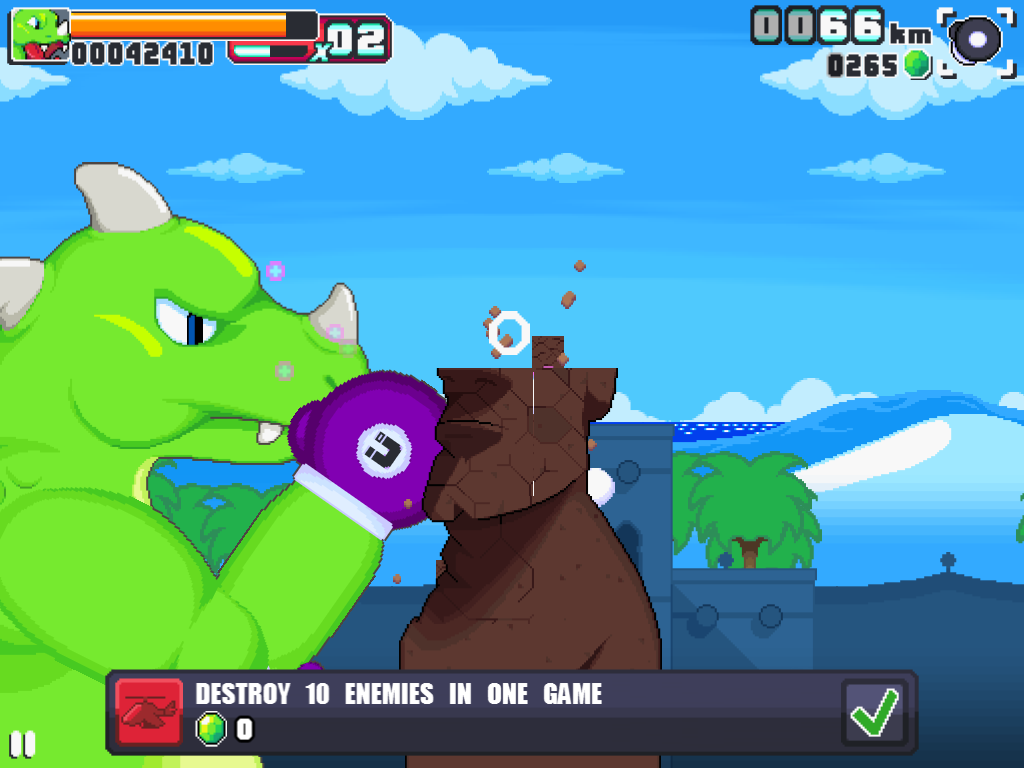Tap the camera screenshot icon
This screenshot has height=768, width=1024.
pos(977,41)
